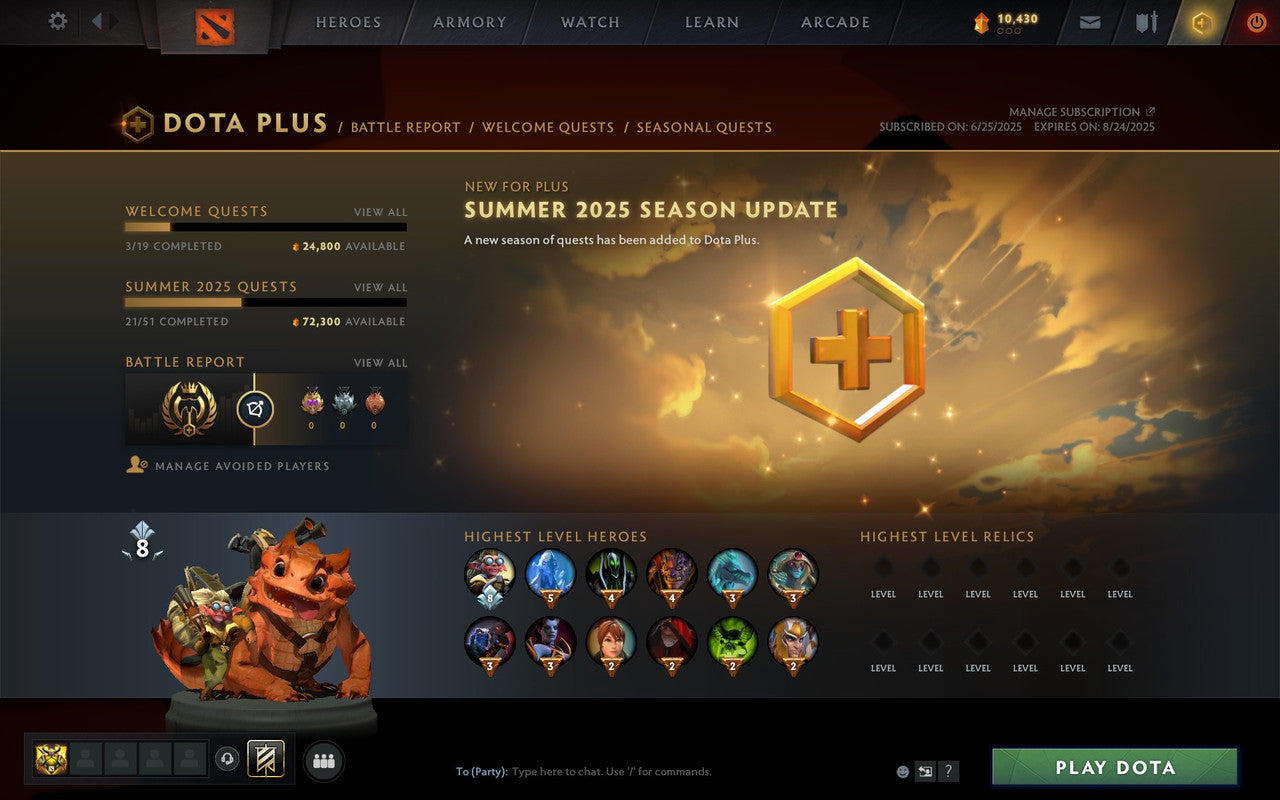Expand View All for Welcome Quests
The image size is (1280, 800).
coord(381,212)
